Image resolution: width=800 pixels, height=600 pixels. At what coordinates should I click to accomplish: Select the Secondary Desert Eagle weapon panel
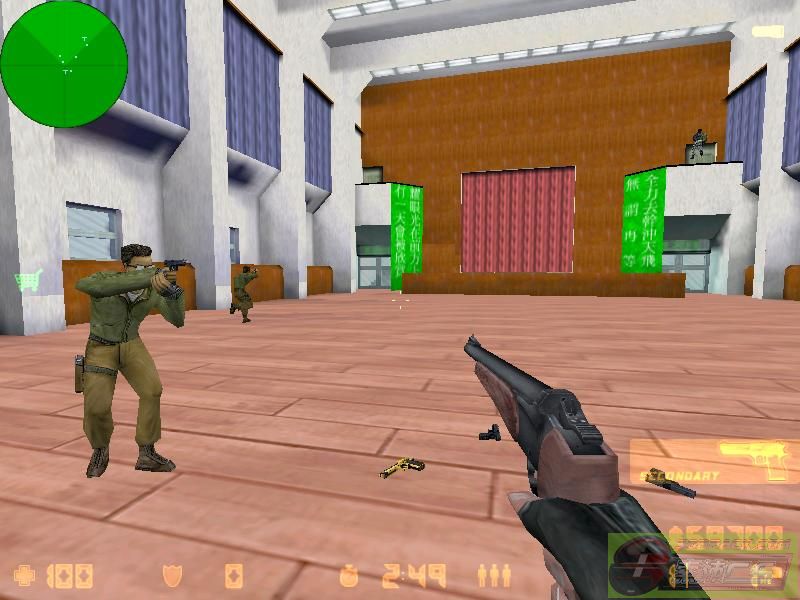point(714,461)
